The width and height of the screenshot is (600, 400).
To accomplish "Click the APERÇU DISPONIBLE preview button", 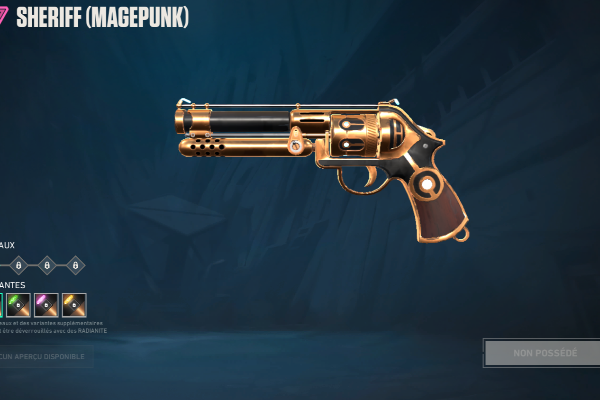I will 44,356.
